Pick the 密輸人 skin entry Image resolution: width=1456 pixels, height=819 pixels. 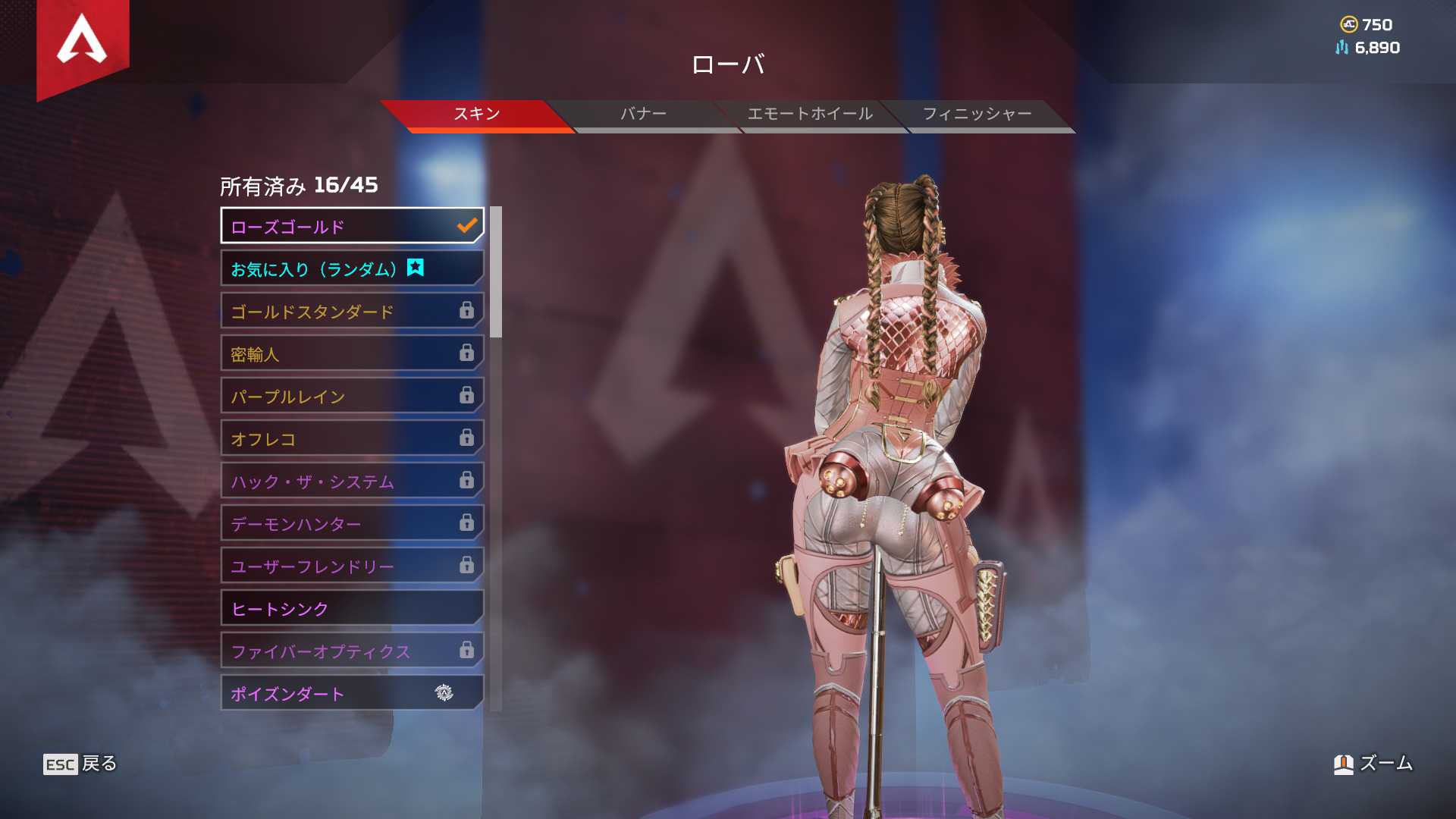coord(352,353)
